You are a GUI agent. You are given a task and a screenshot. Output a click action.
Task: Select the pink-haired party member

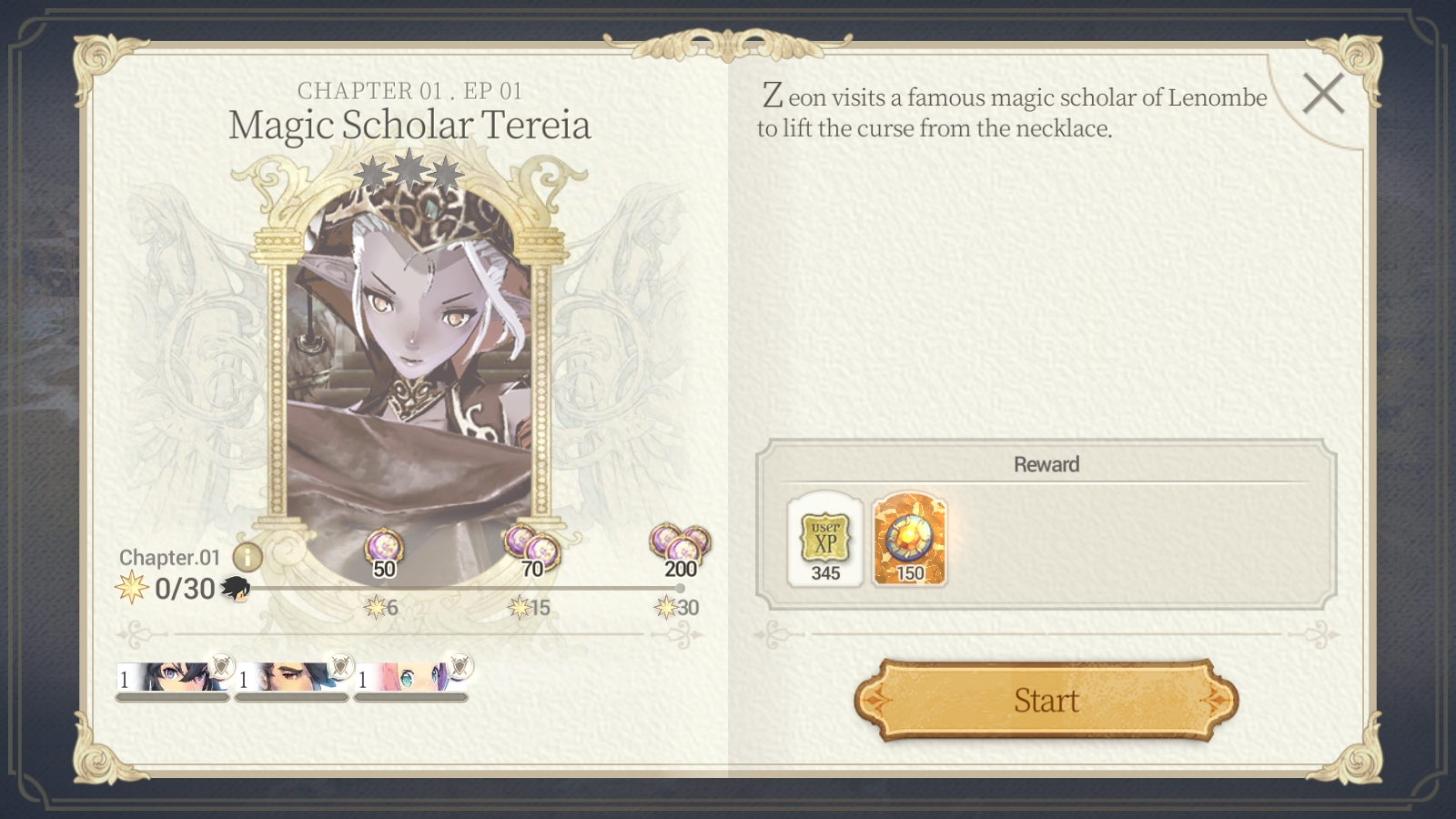tap(410, 679)
